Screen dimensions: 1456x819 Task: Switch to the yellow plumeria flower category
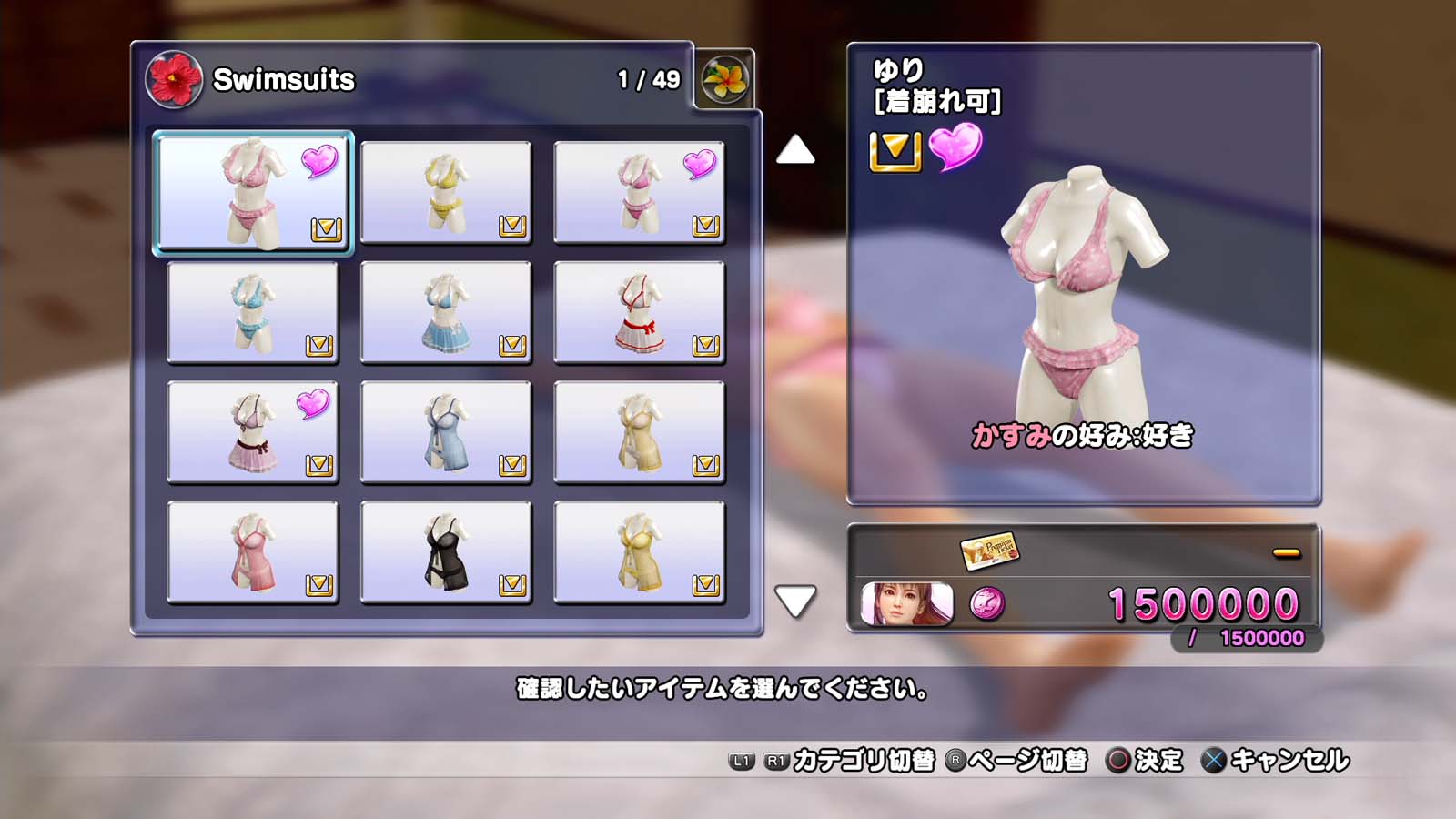724,79
